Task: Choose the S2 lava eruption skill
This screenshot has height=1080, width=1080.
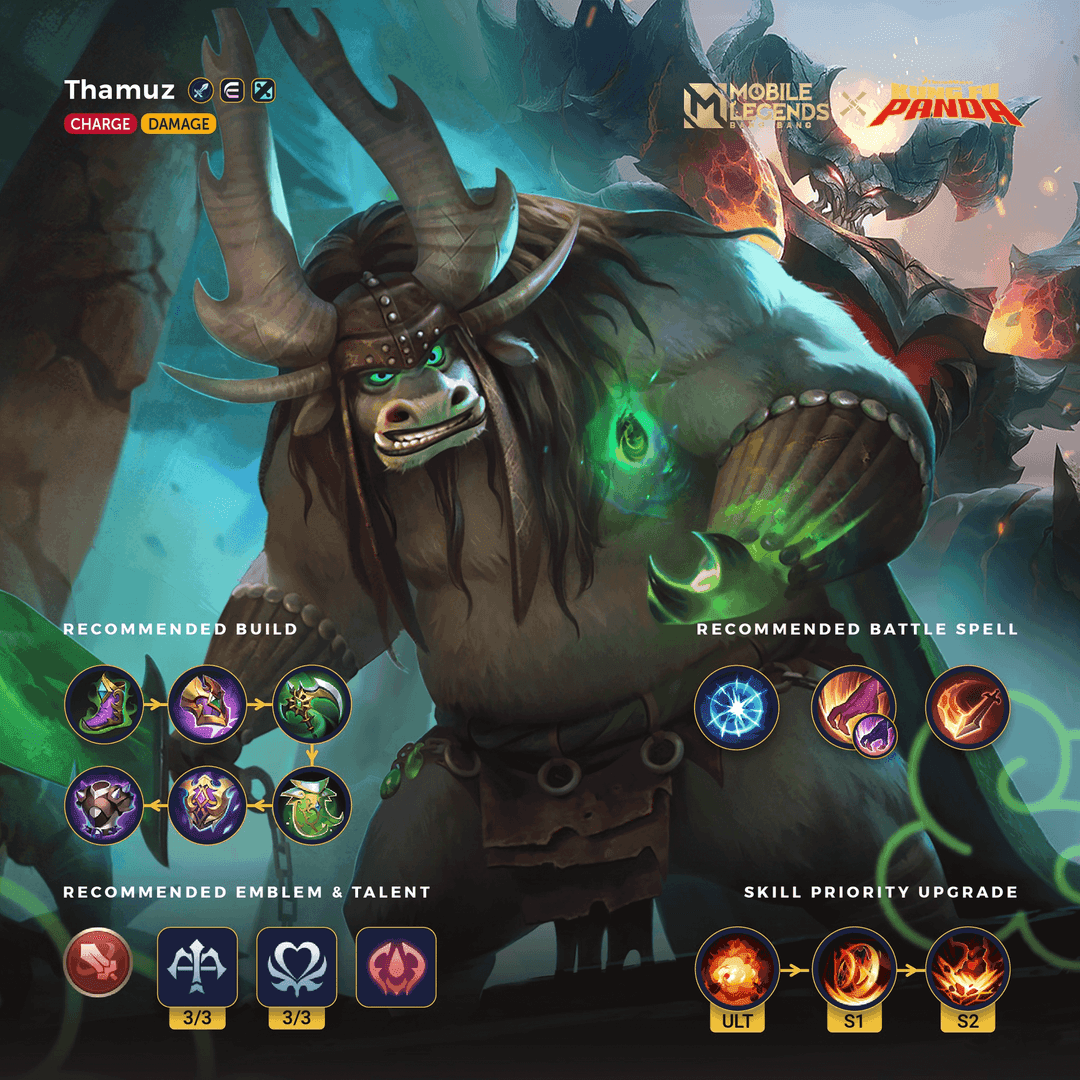Action: (967, 970)
